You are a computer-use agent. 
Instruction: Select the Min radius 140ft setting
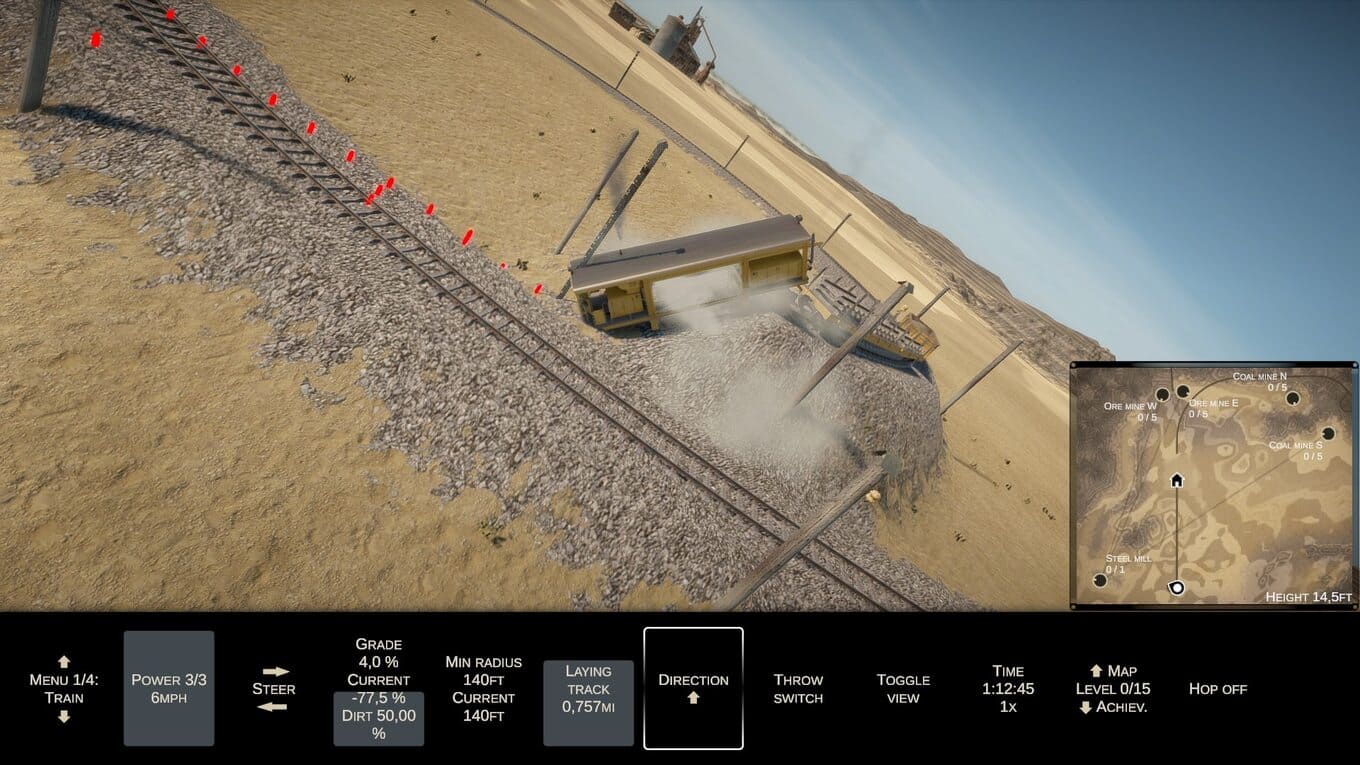click(x=483, y=688)
